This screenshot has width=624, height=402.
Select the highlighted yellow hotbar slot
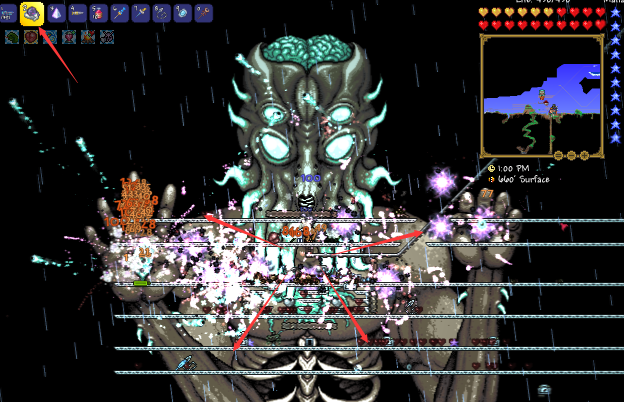tap(31, 12)
